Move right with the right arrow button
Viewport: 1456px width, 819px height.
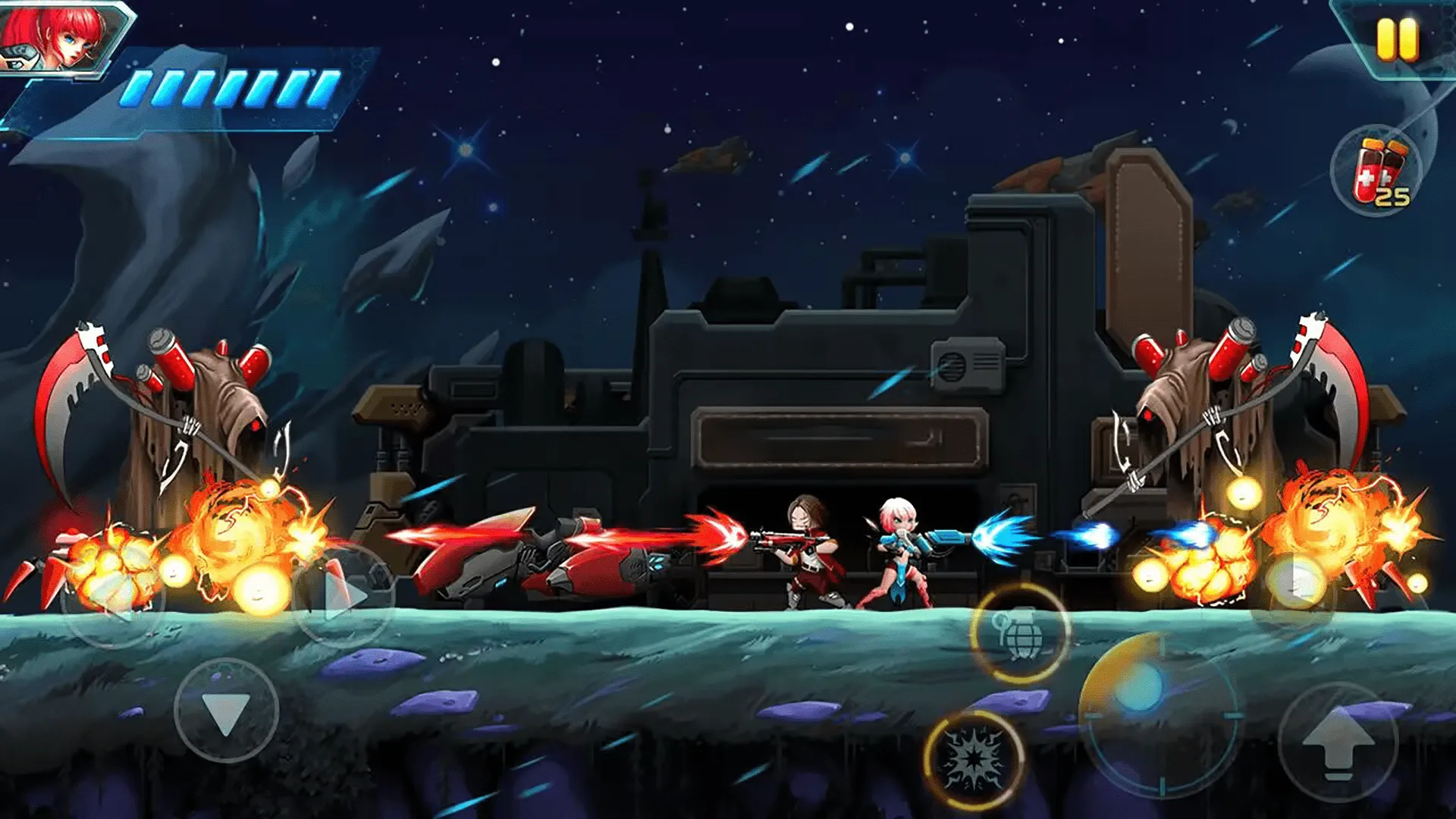(345, 595)
